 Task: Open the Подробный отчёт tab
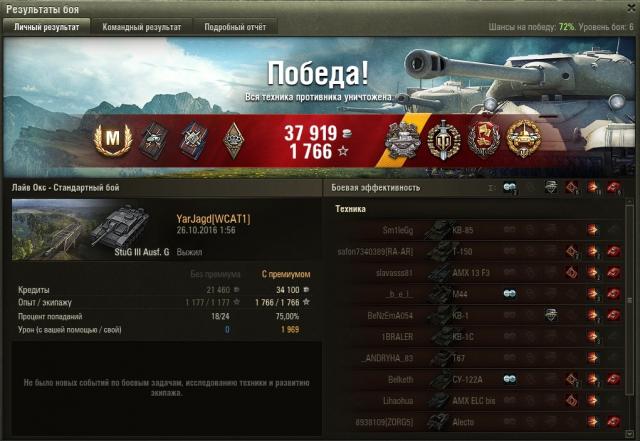pos(235,27)
